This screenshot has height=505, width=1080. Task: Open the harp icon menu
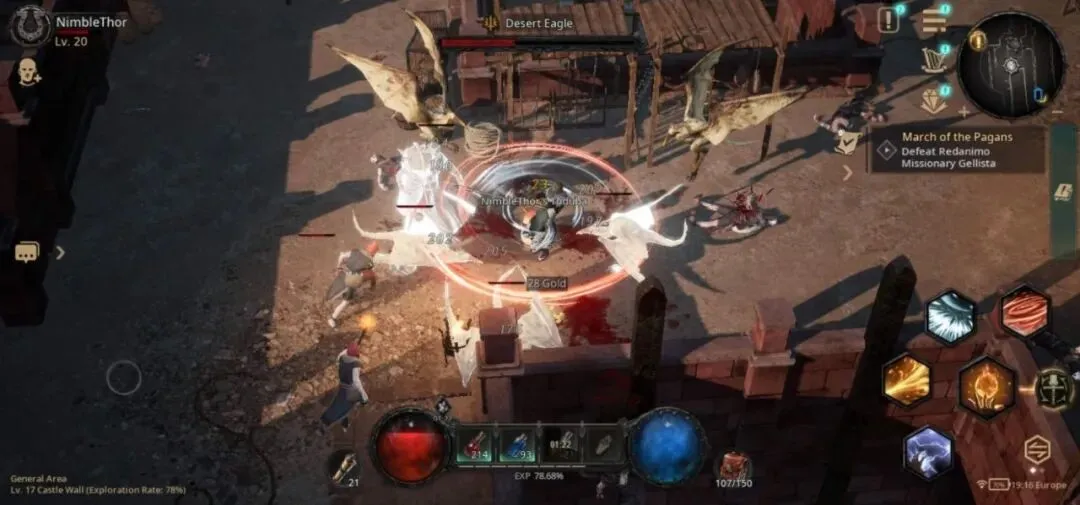935,57
